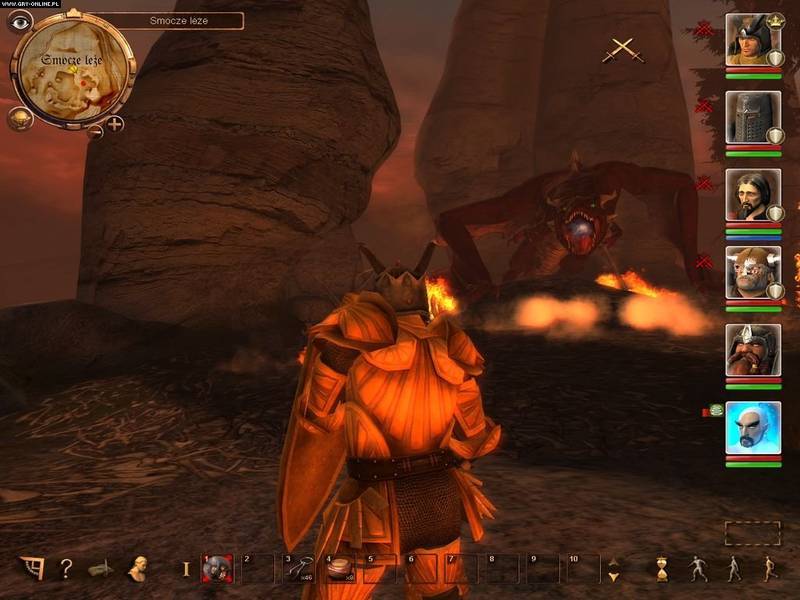Zoom out the minimap with minus button
Viewport: 800px width, 600px height.
point(95,130)
